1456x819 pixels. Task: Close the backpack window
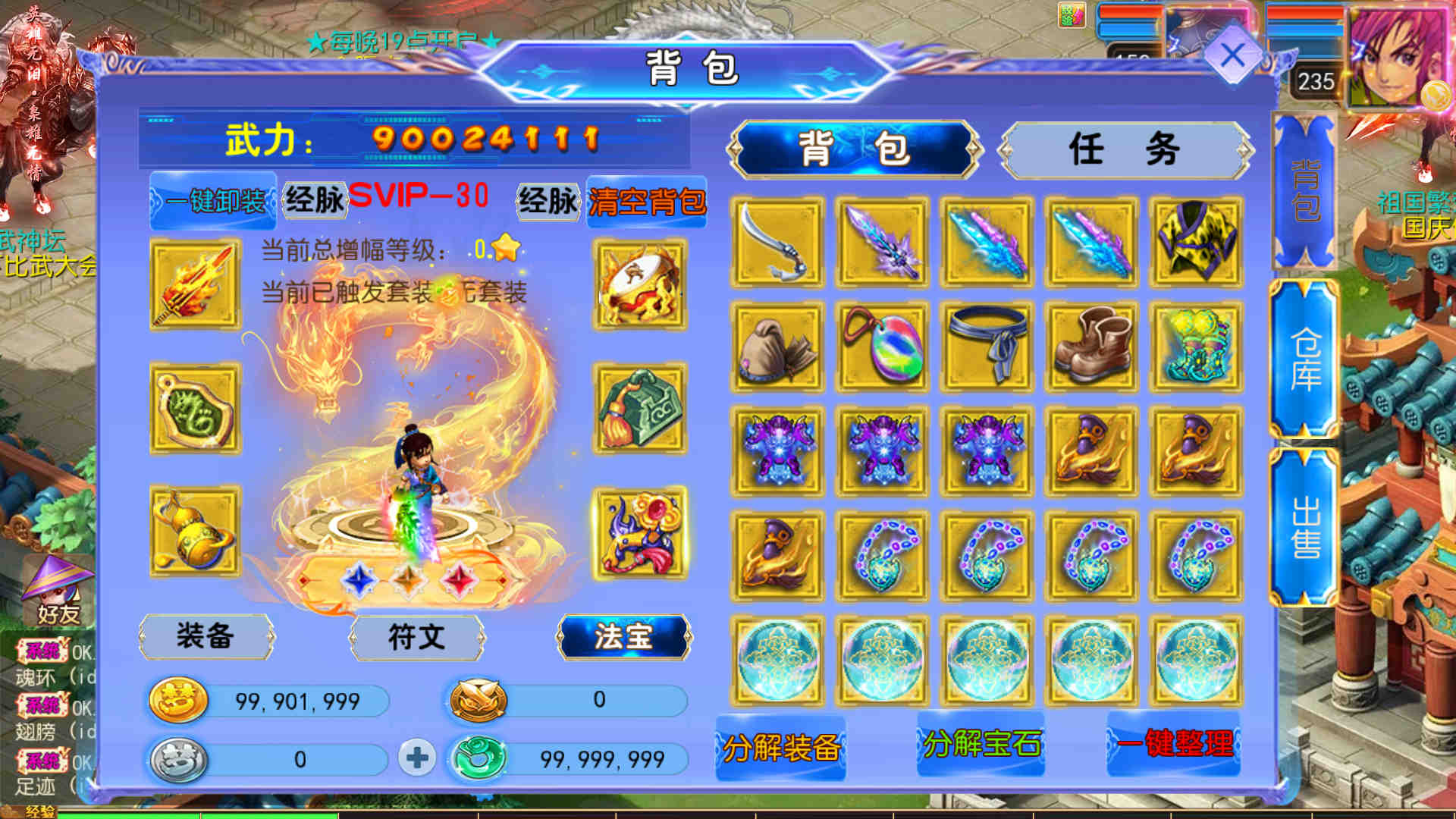click(1232, 56)
